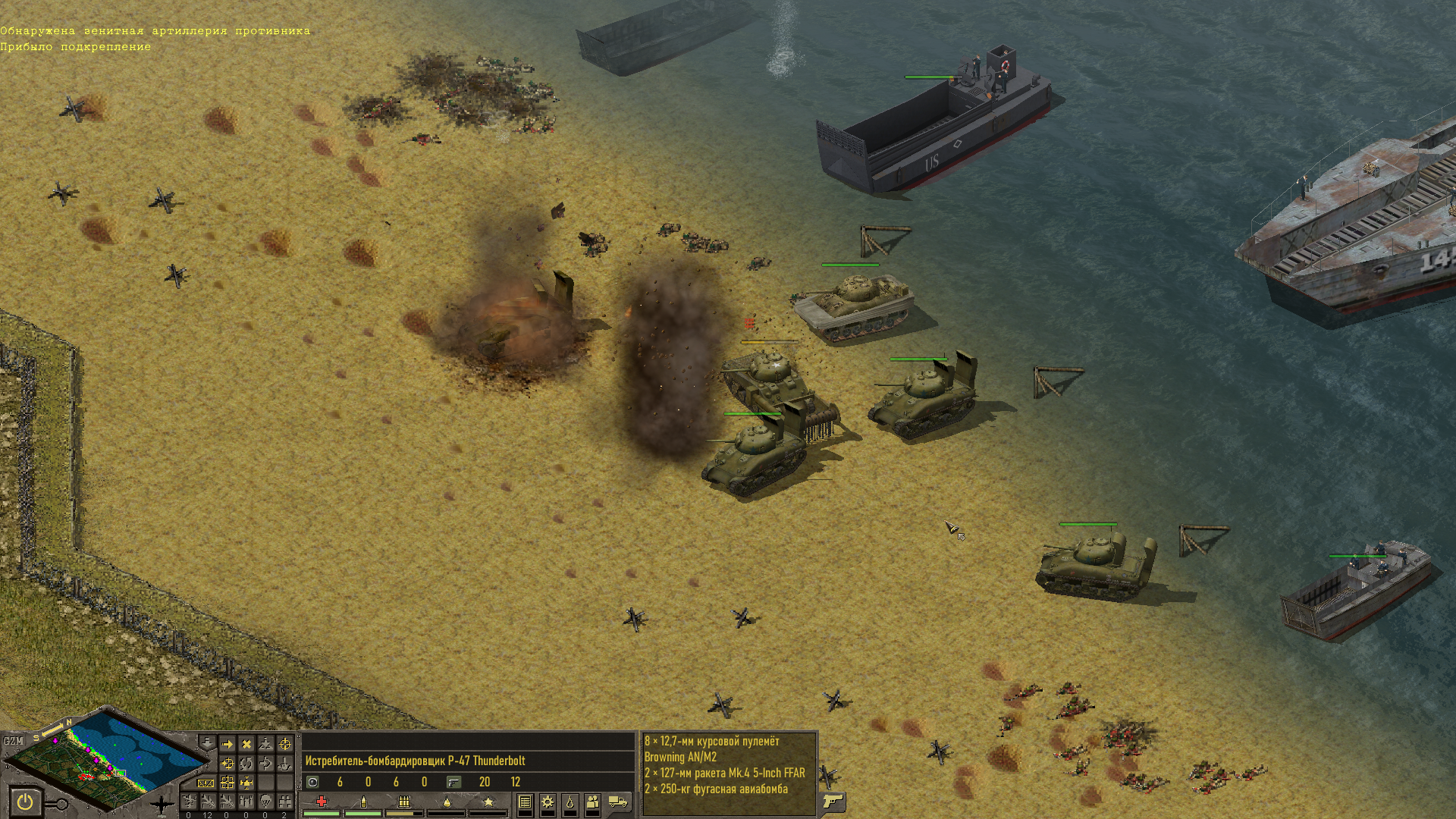Screen dimensions: 1456x819
Task: Open the gear settings button
Action: (x=548, y=802)
